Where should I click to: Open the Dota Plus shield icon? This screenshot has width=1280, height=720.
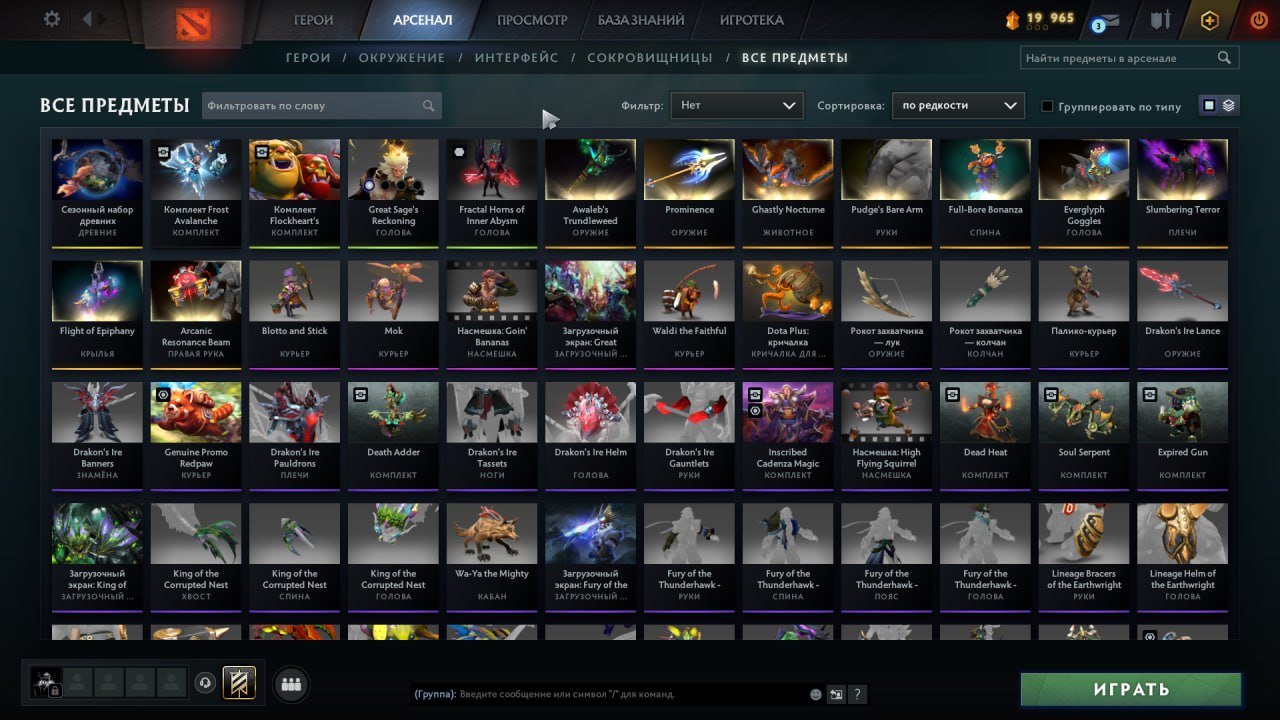(x=1211, y=19)
